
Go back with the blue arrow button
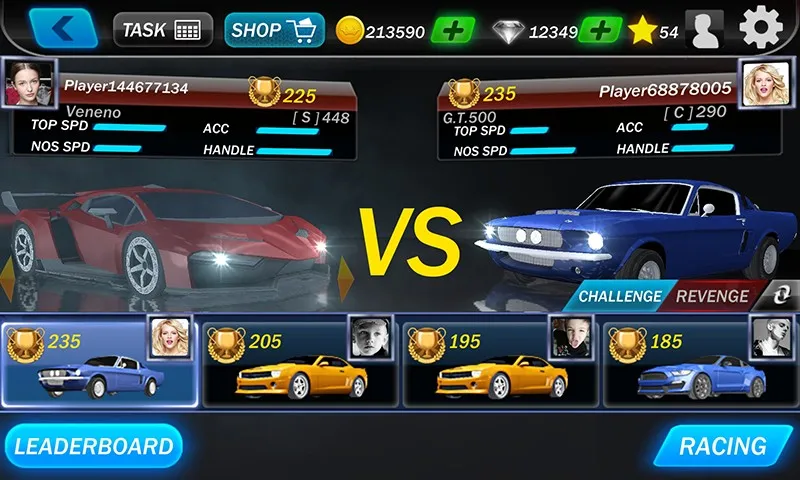[x=63, y=29]
